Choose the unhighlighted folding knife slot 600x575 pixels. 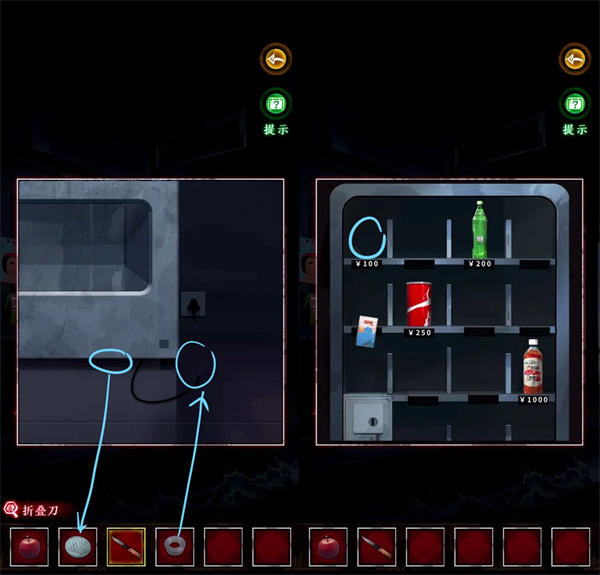[x=377, y=546]
